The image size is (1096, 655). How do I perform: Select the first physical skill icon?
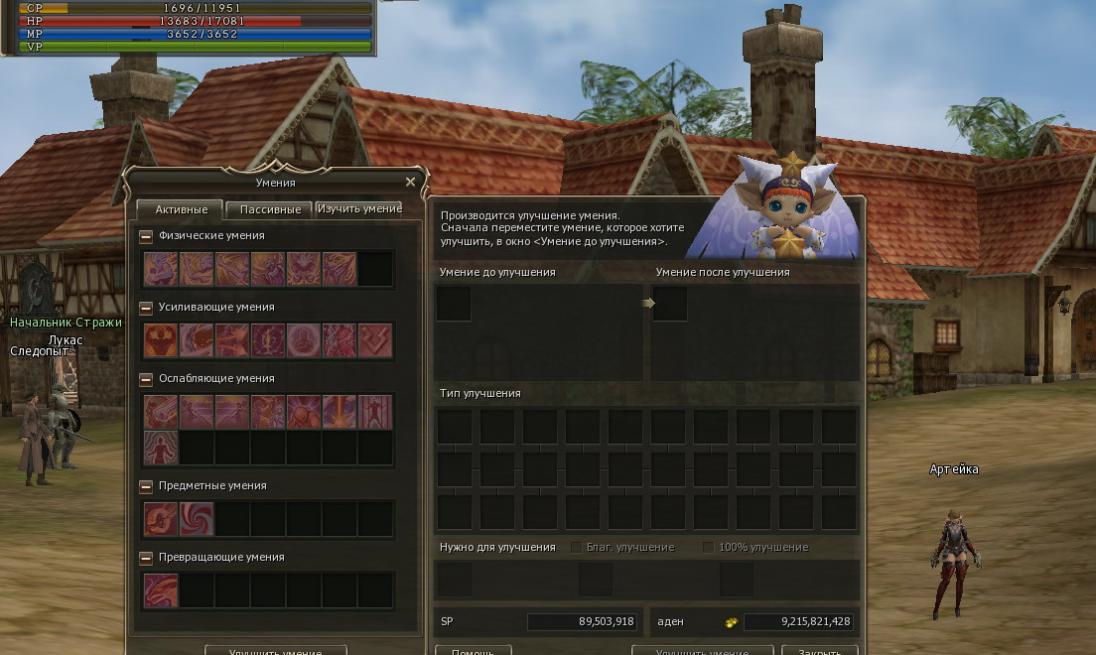point(161,269)
